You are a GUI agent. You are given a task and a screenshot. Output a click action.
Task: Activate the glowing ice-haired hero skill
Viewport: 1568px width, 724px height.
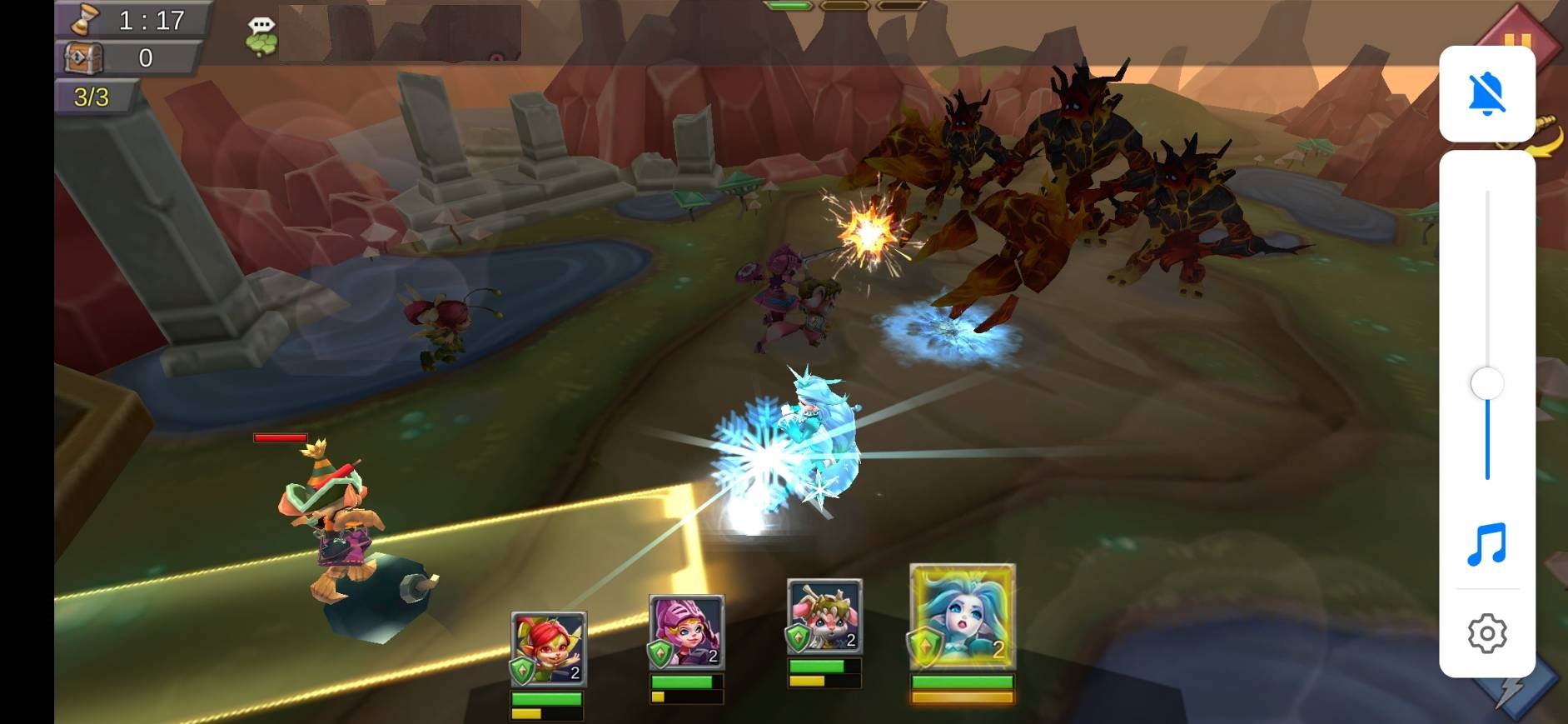pos(963,617)
